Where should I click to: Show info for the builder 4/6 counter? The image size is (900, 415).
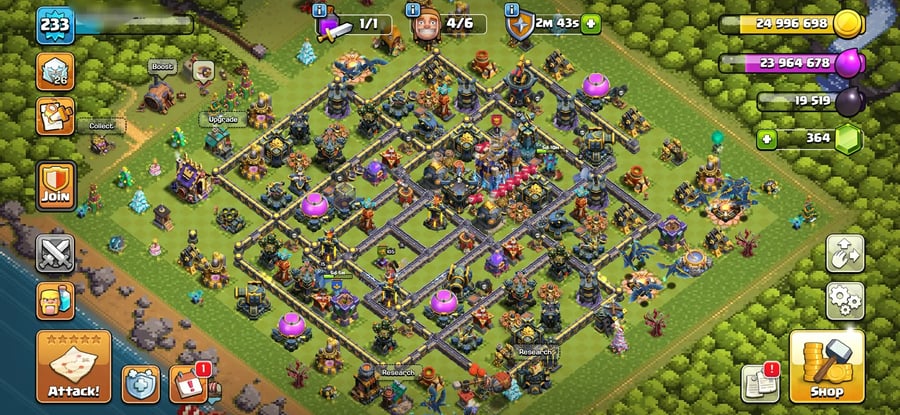[x=415, y=10]
